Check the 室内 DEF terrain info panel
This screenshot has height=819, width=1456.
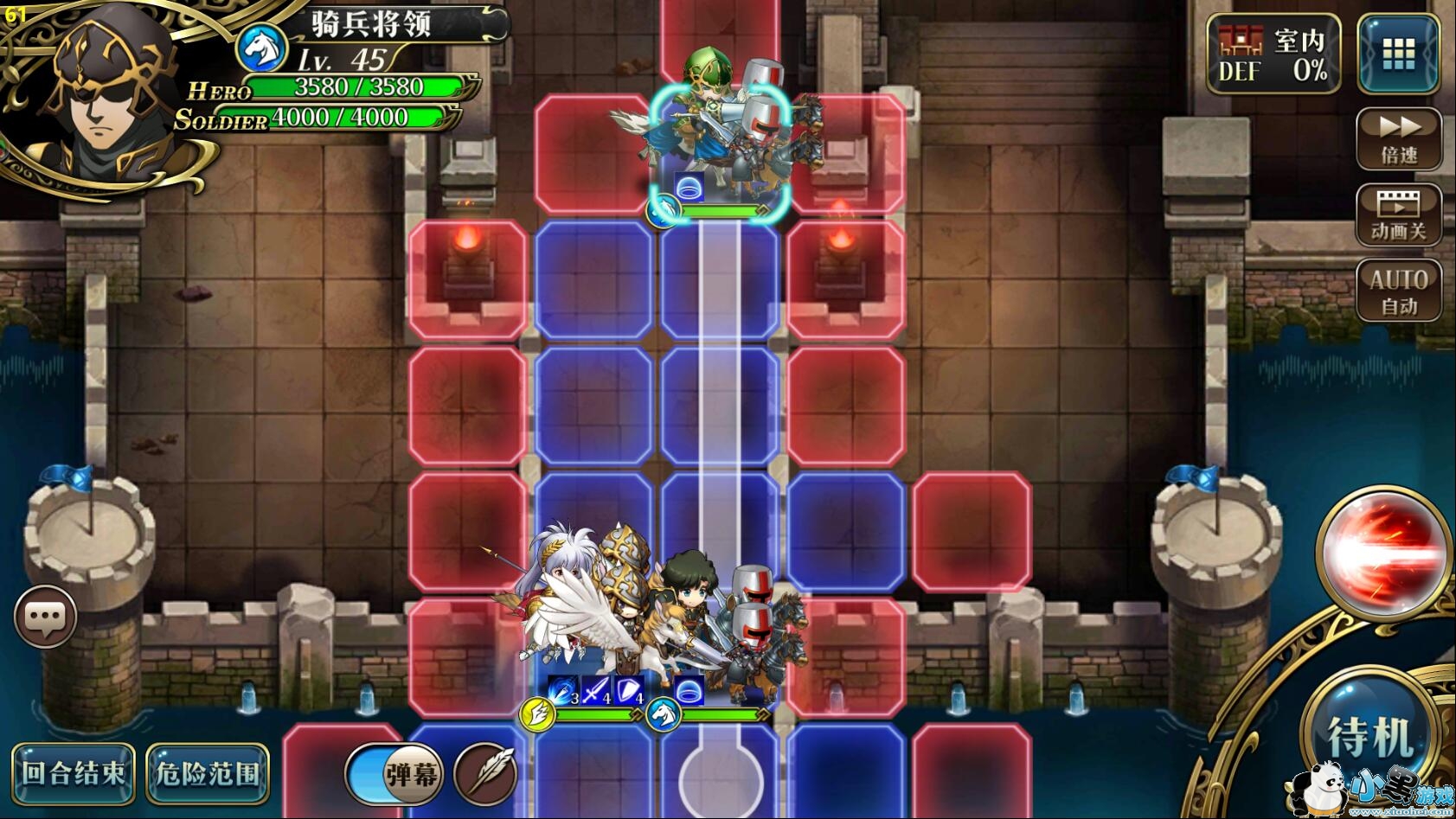click(1273, 54)
